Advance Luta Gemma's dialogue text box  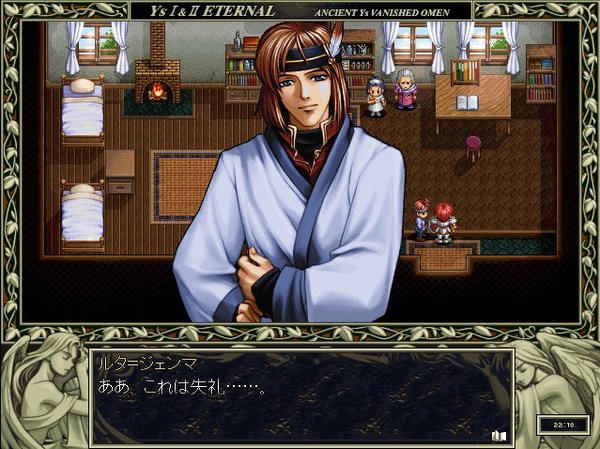tap(300, 397)
